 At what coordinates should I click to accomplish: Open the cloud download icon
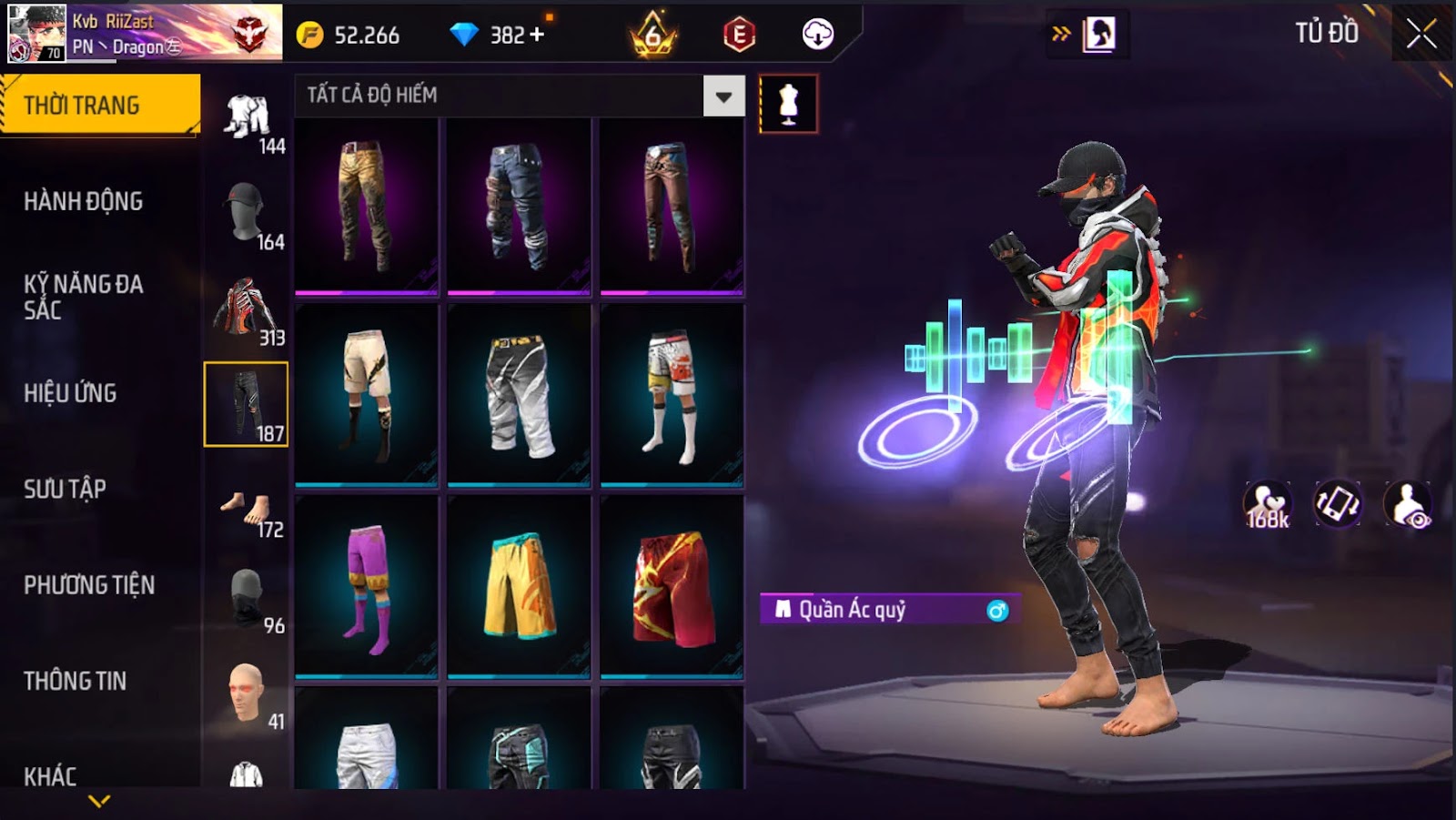coord(817,35)
